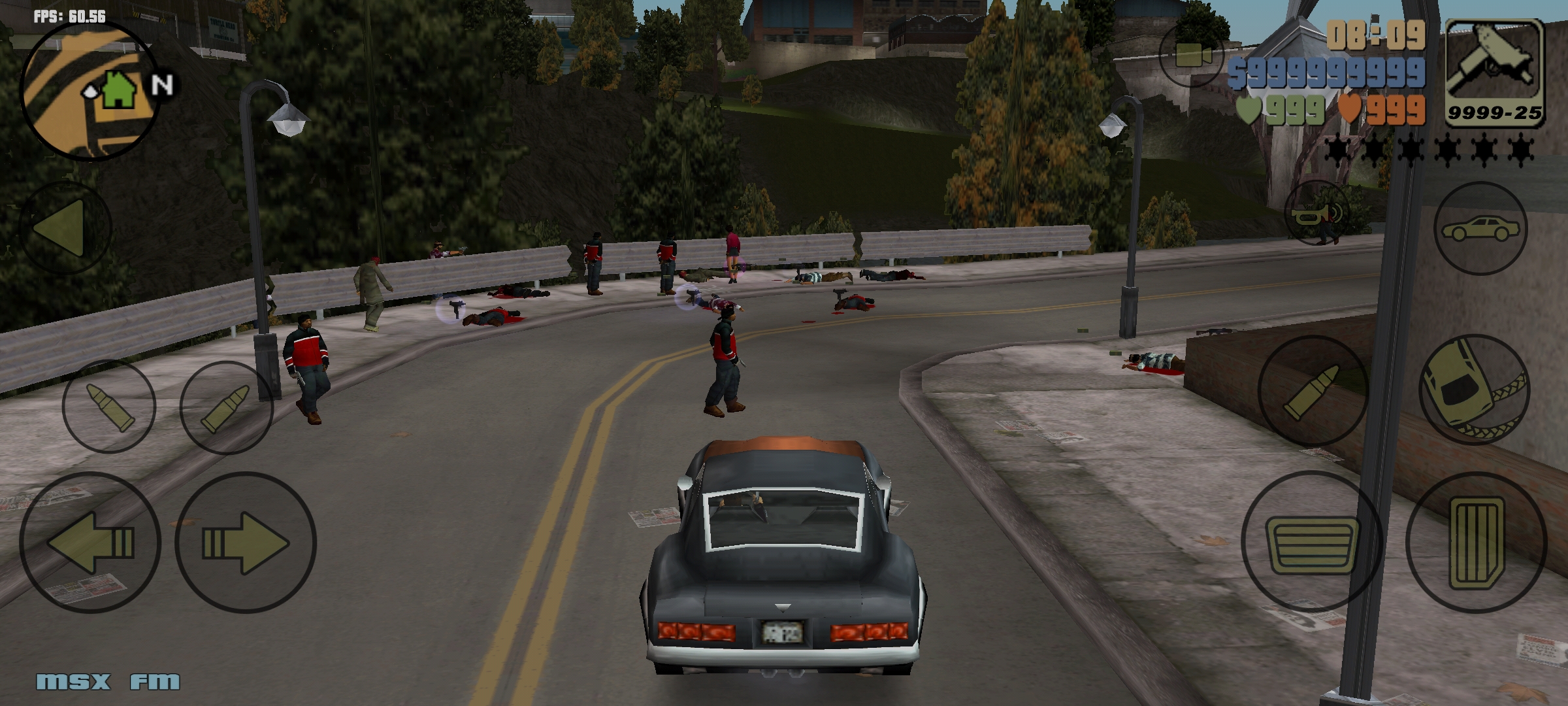1568x706 pixels.
Task: Change the MSX FM radio station
Action: [x=108, y=682]
